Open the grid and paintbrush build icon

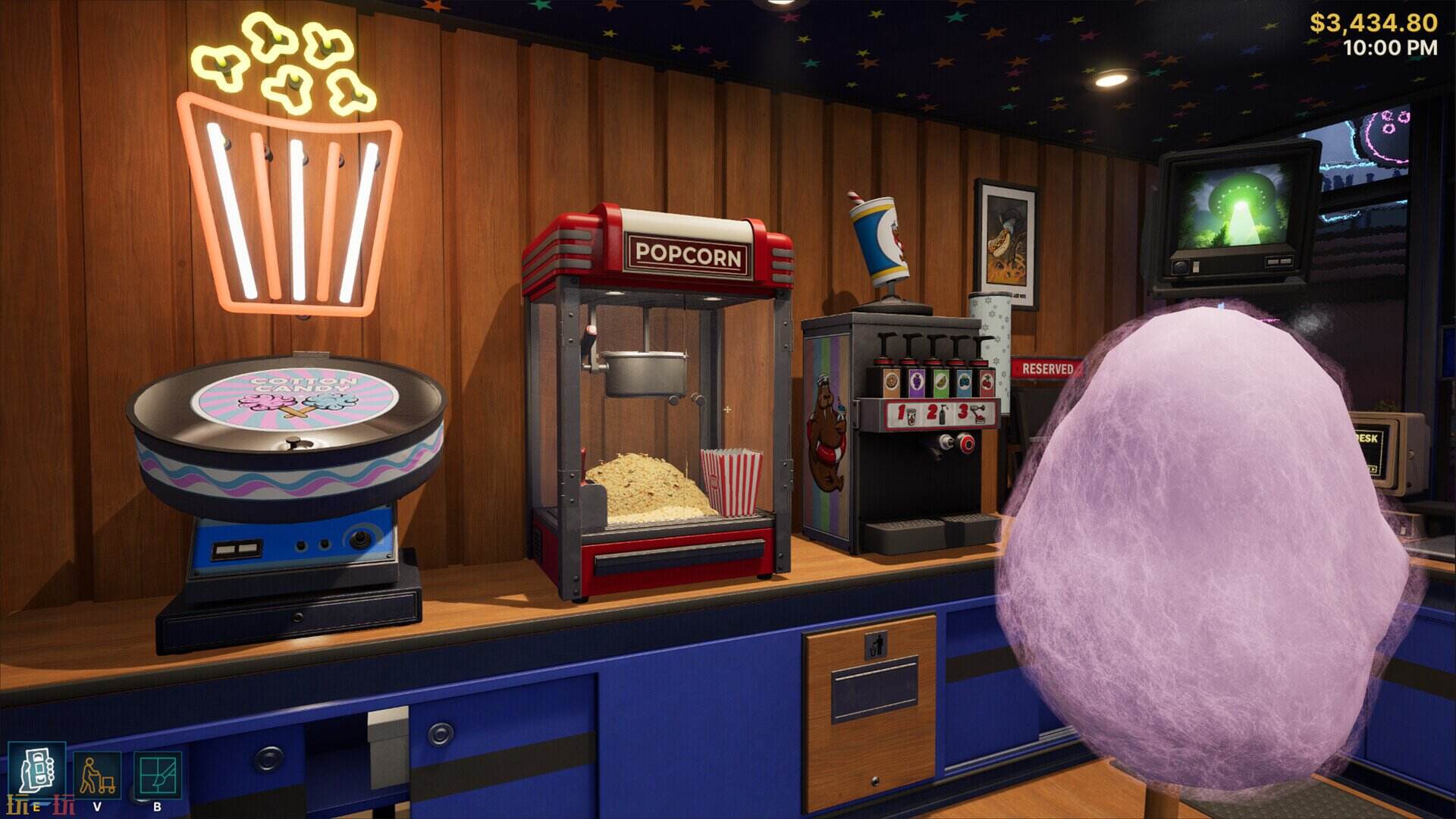pos(157,774)
